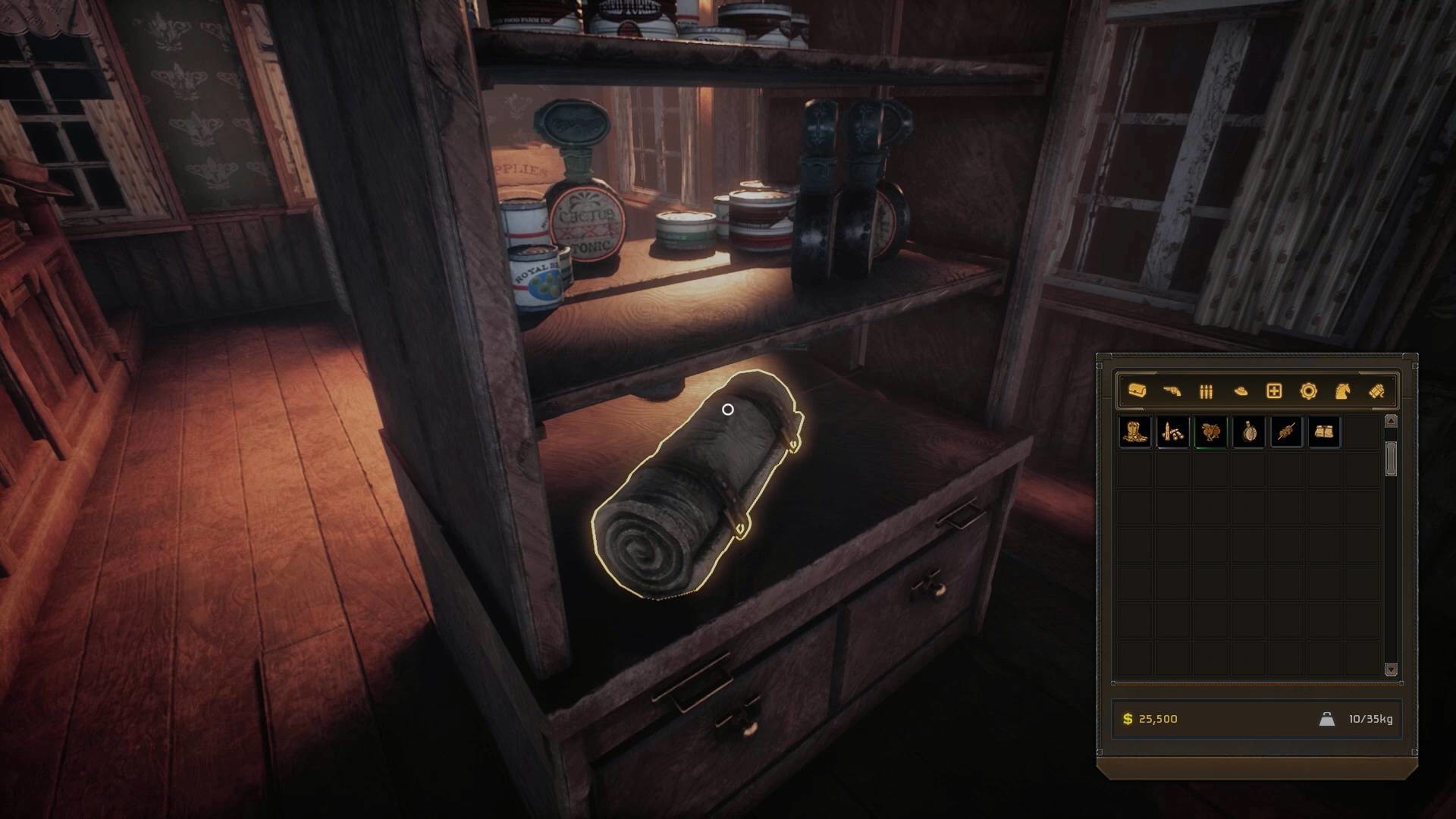Open the medical supplies category
Viewport: 1456px width, 819px height.
1273,392
